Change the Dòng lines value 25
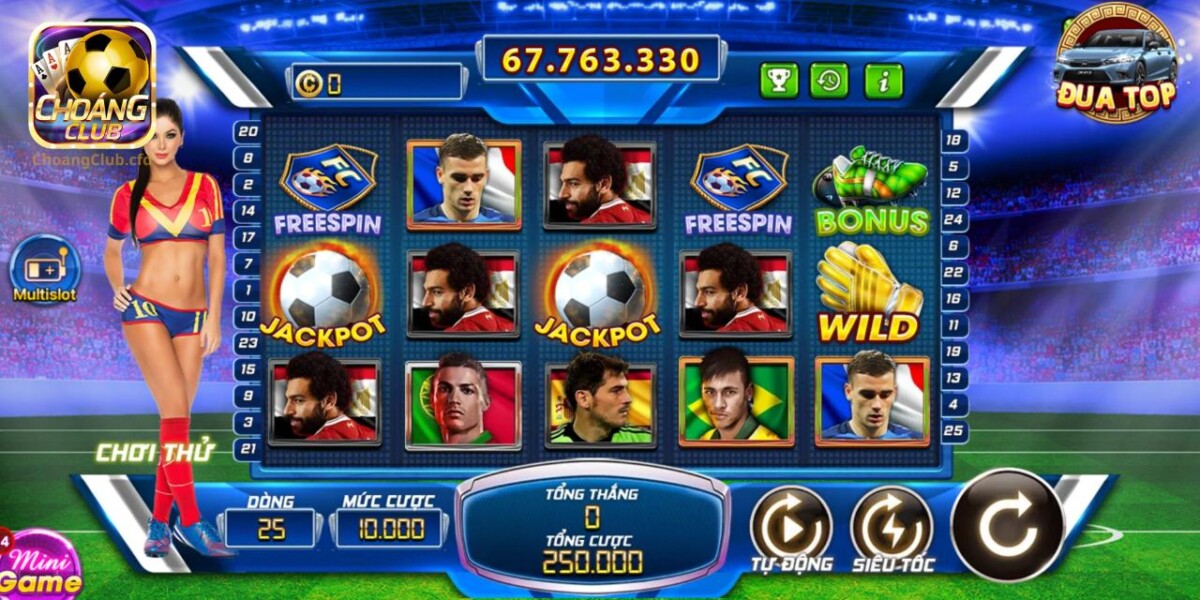The image size is (1200, 600). 271,529
